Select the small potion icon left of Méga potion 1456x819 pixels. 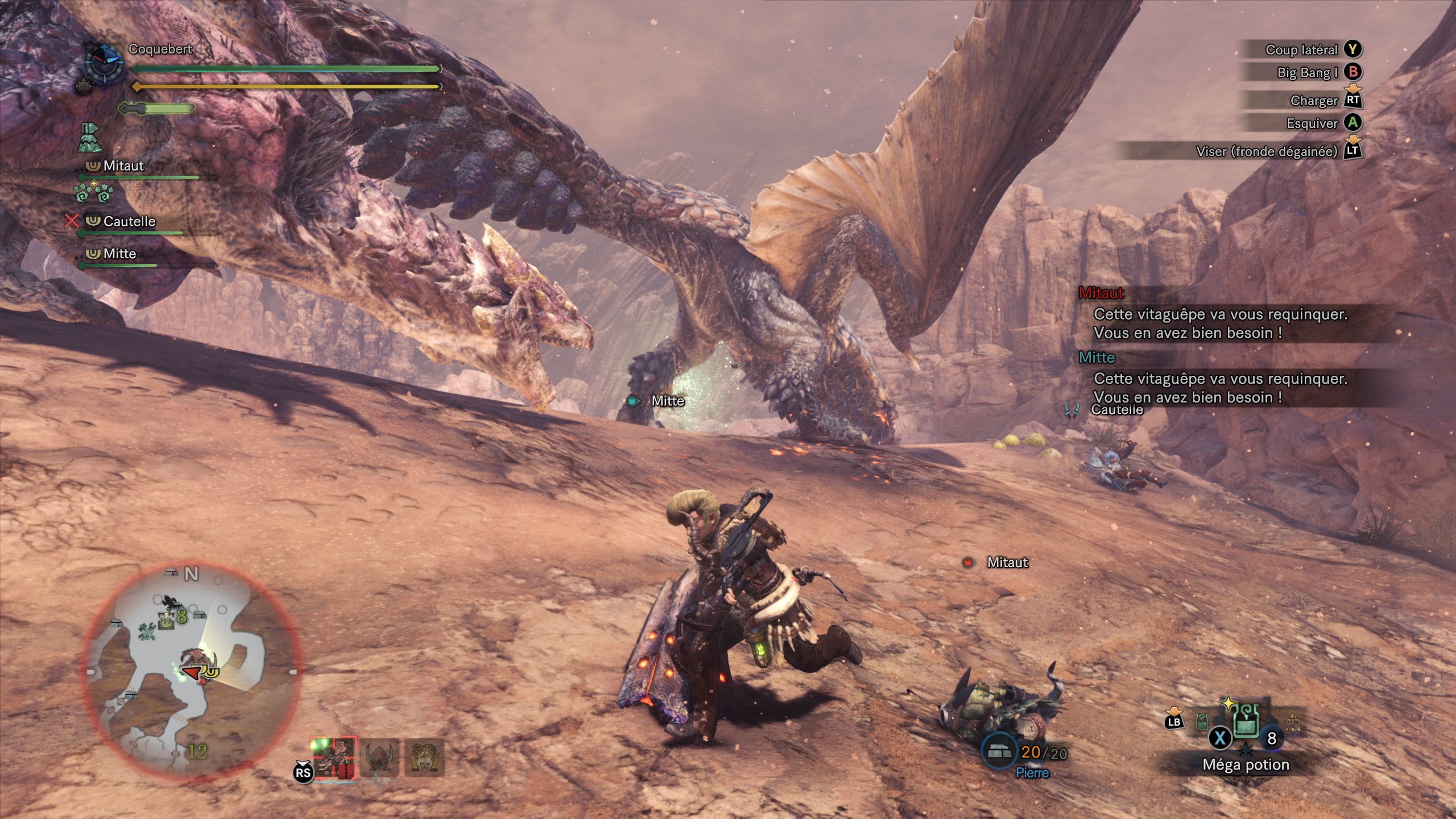point(1201,722)
